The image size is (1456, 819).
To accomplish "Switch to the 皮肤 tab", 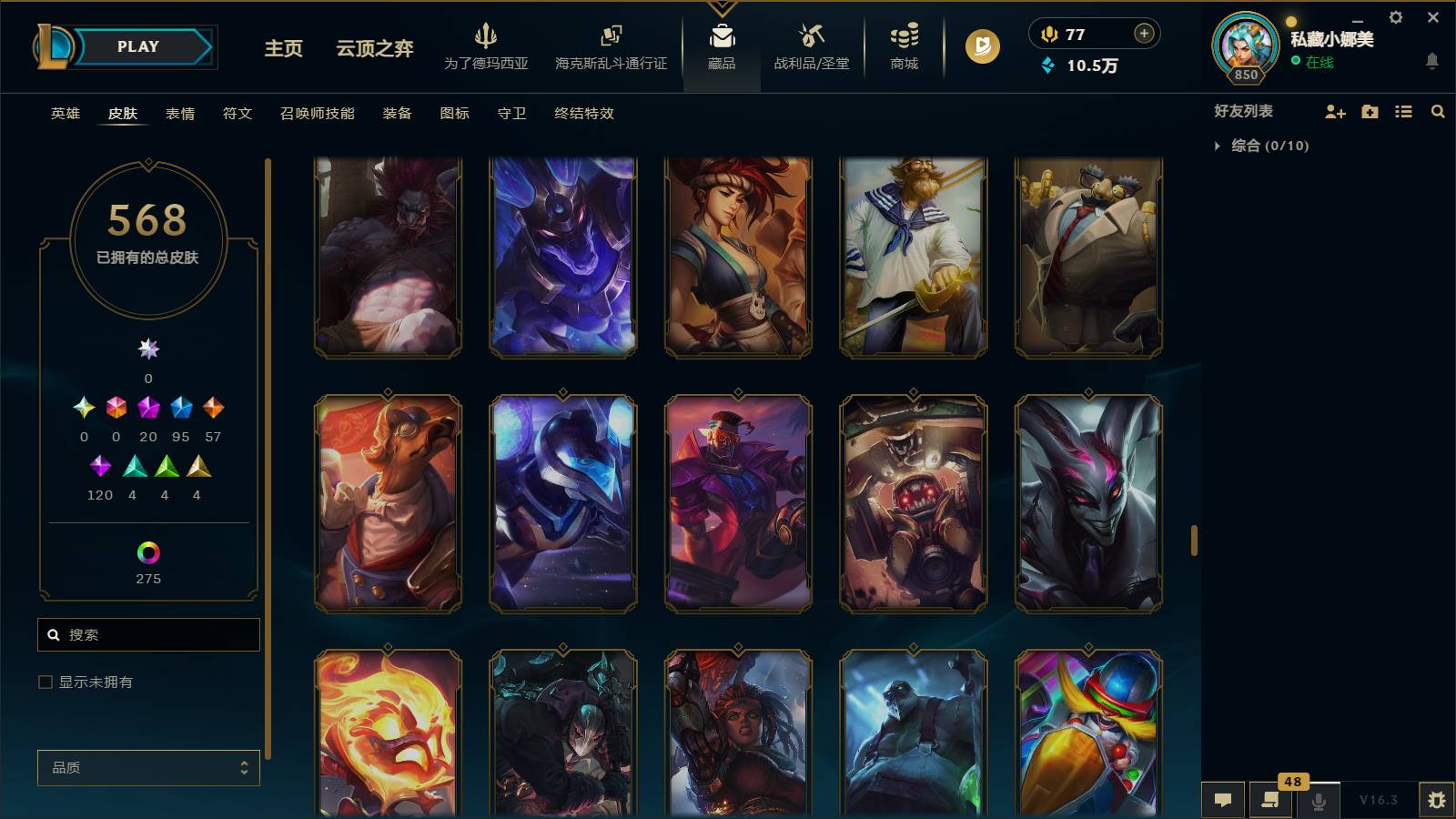I will (x=124, y=114).
